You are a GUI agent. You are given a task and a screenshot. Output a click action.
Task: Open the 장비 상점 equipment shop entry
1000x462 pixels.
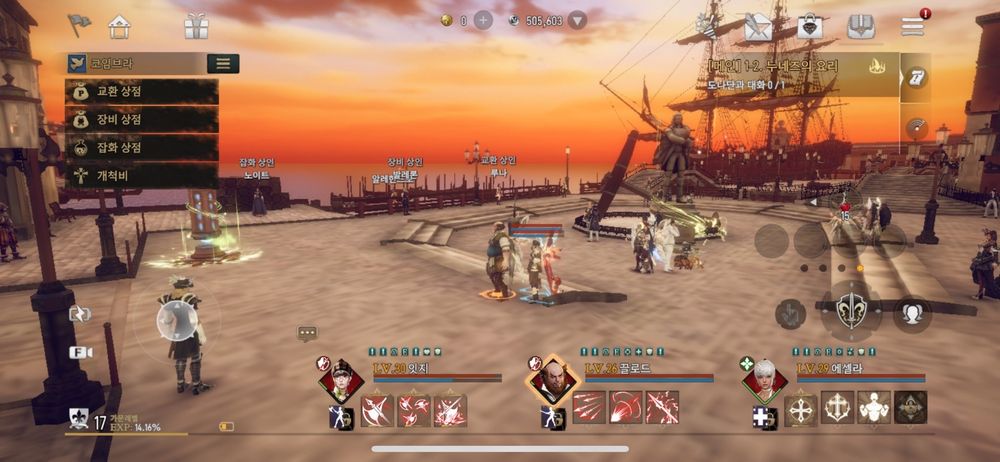(x=141, y=119)
